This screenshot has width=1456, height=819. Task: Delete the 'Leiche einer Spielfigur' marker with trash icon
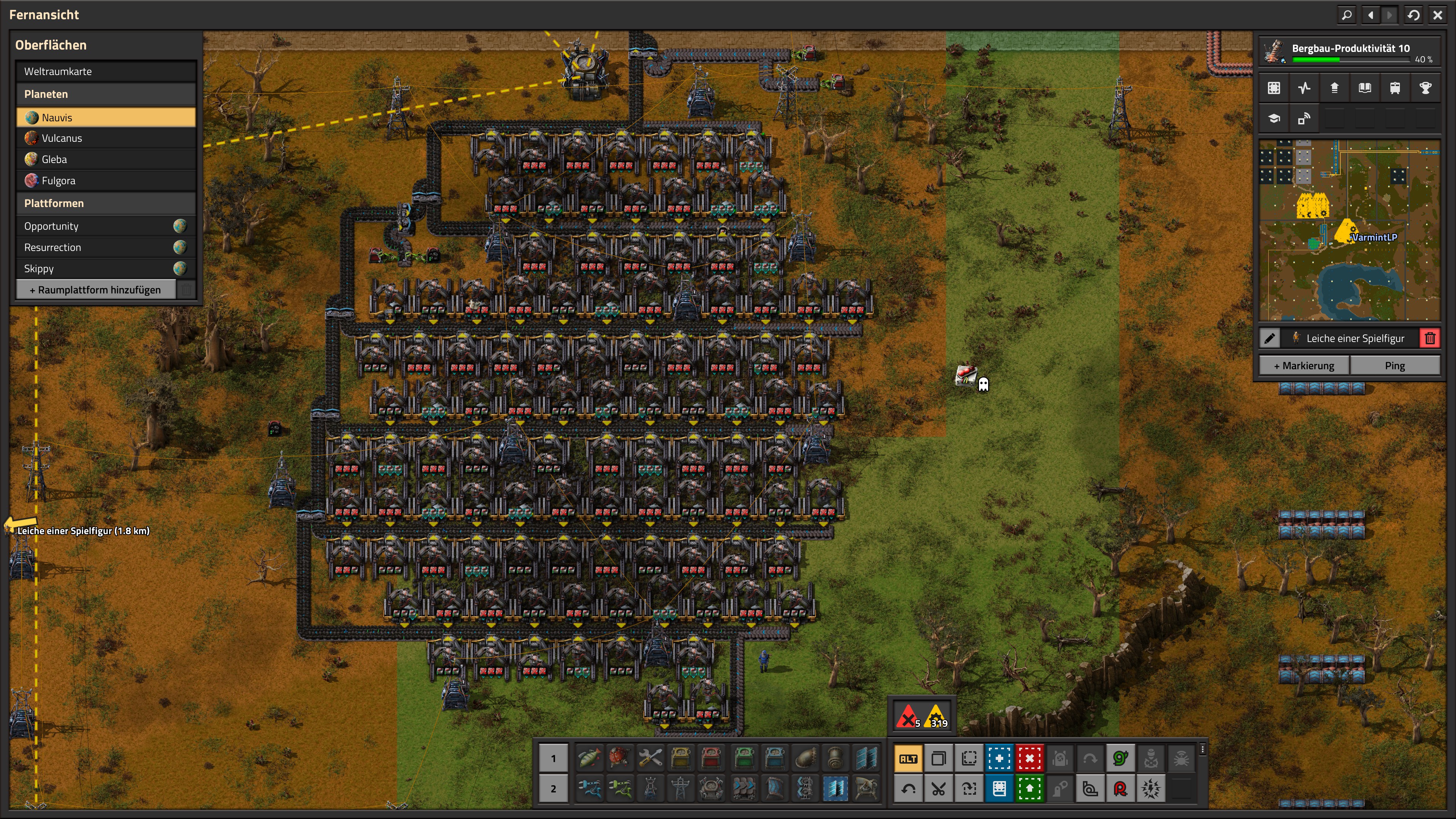click(1430, 339)
